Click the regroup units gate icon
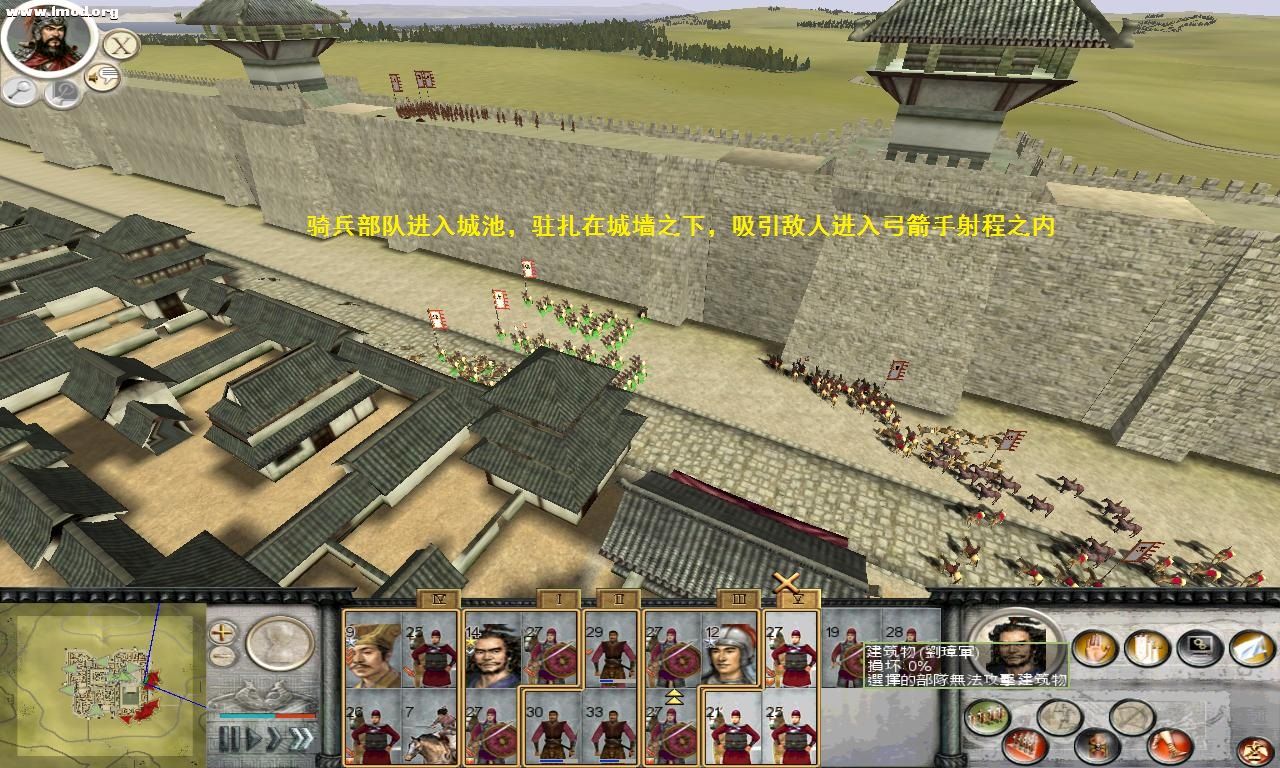Screen dimensions: 1280x768 point(1146,648)
